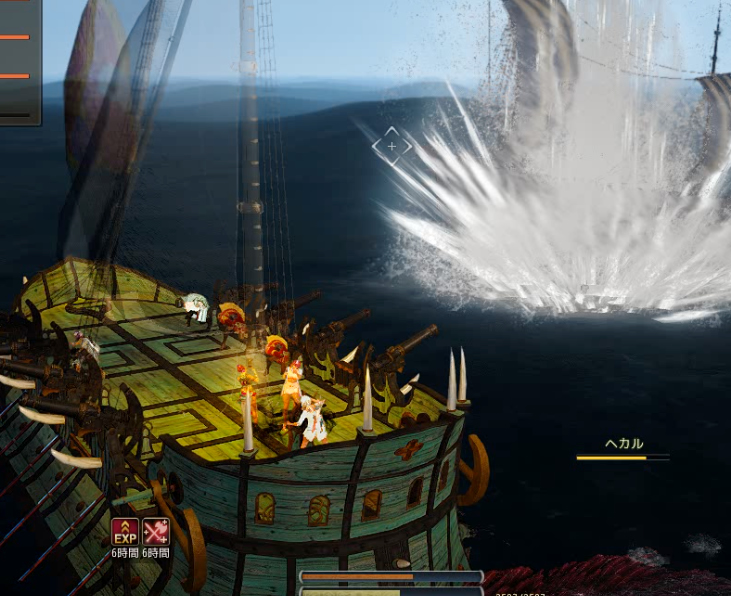The height and width of the screenshot is (596, 731).
Task: Click the EXP boost buff icon
Action: tap(125, 531)
